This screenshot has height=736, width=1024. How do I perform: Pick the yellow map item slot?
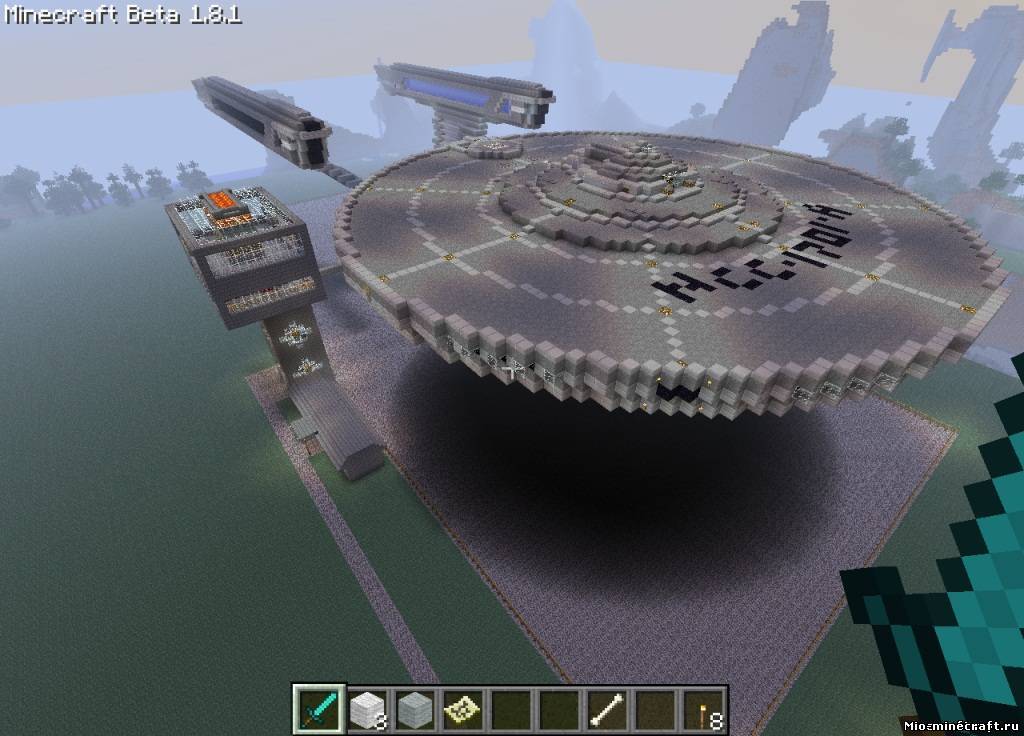(463, 710)
